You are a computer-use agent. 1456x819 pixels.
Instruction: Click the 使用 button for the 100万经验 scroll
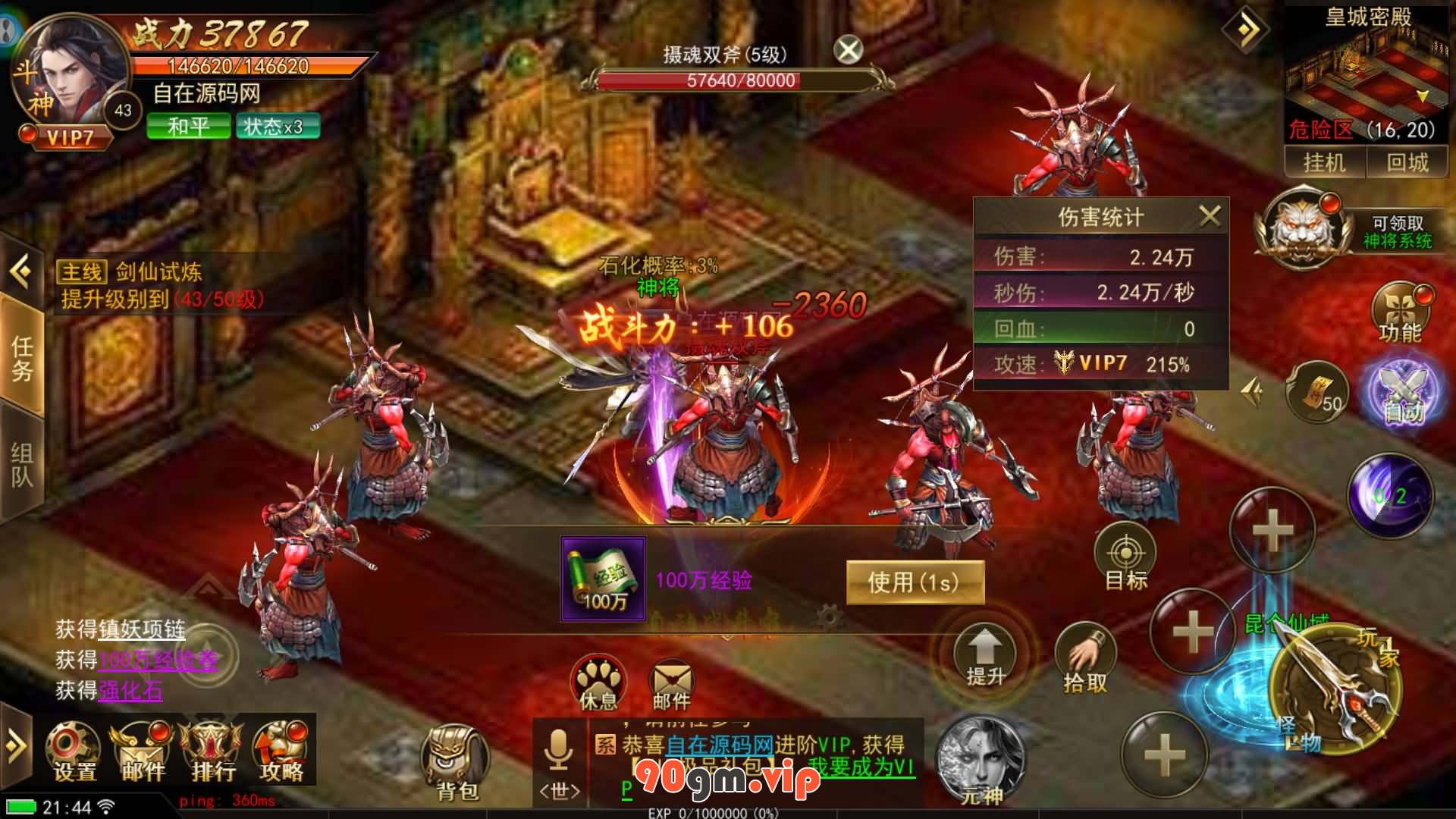point(915,582)
